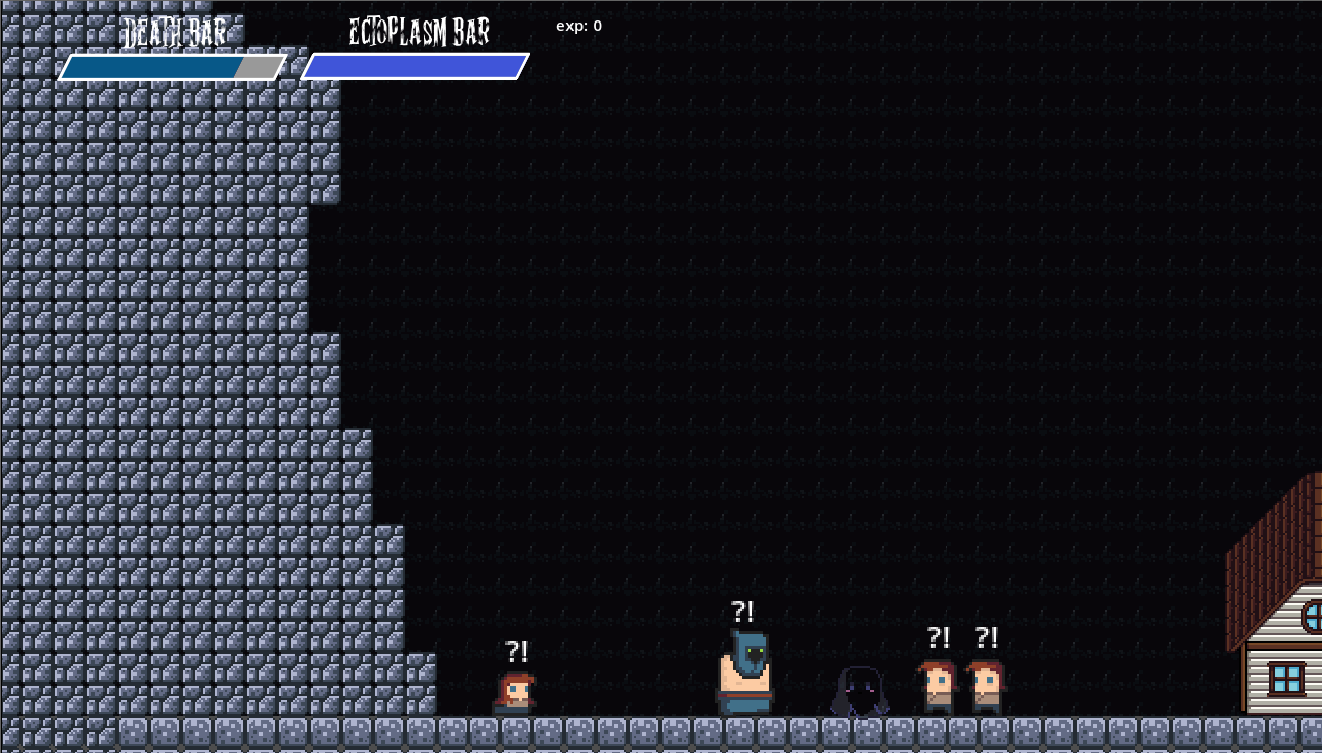Click the ?! marker above the red-haired villager

pyautogui.click(x=516, y=652)
